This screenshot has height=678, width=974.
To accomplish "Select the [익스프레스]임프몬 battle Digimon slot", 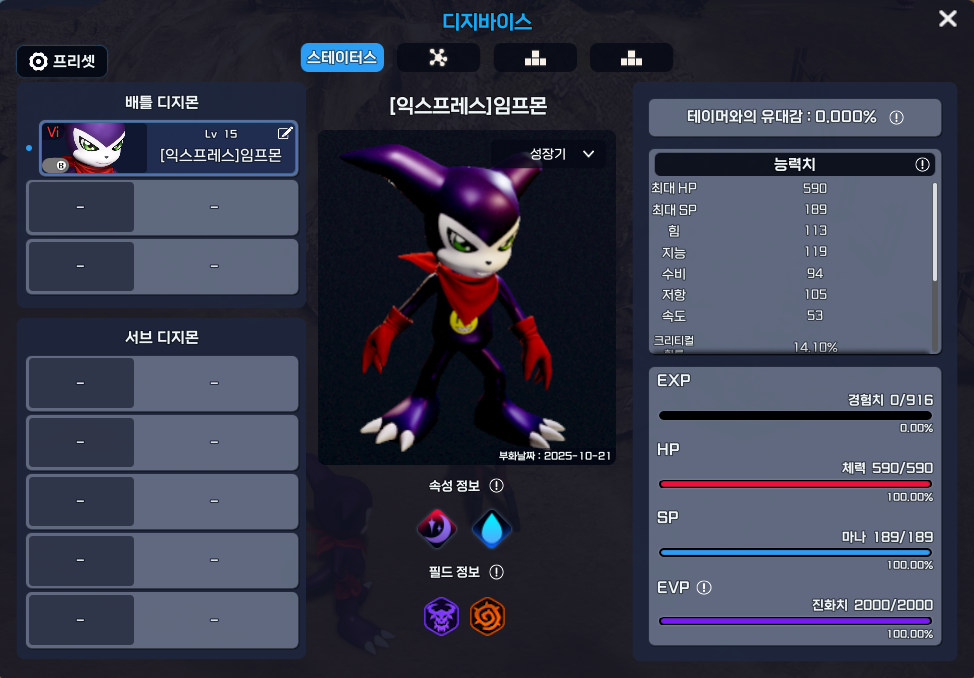I will (168, 148).
